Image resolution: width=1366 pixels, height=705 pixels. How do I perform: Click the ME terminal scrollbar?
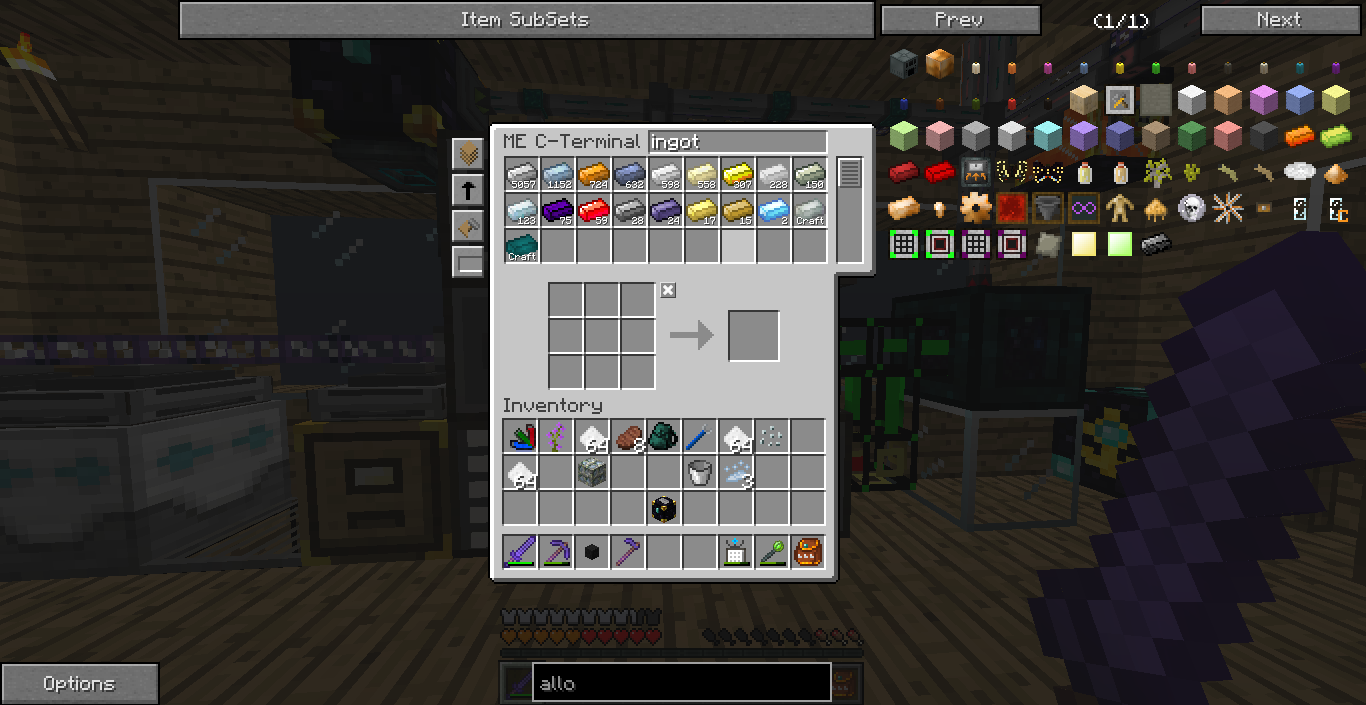(x=849, y=173)
